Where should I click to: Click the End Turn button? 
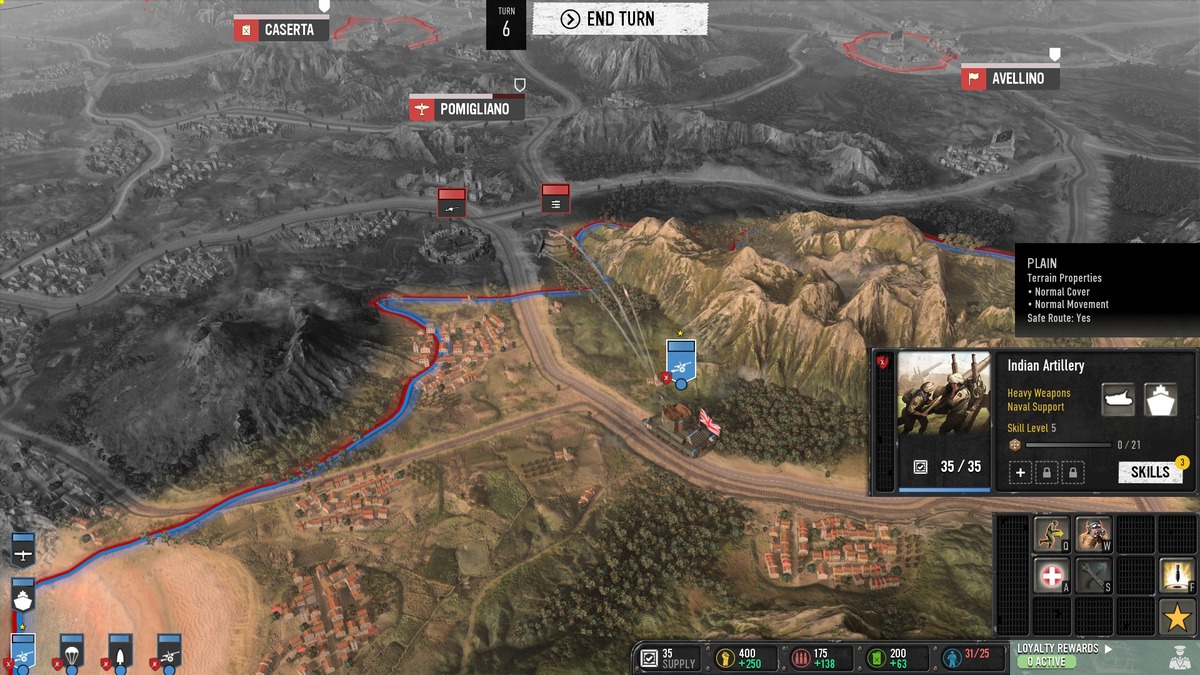click(x=620, y=19)
